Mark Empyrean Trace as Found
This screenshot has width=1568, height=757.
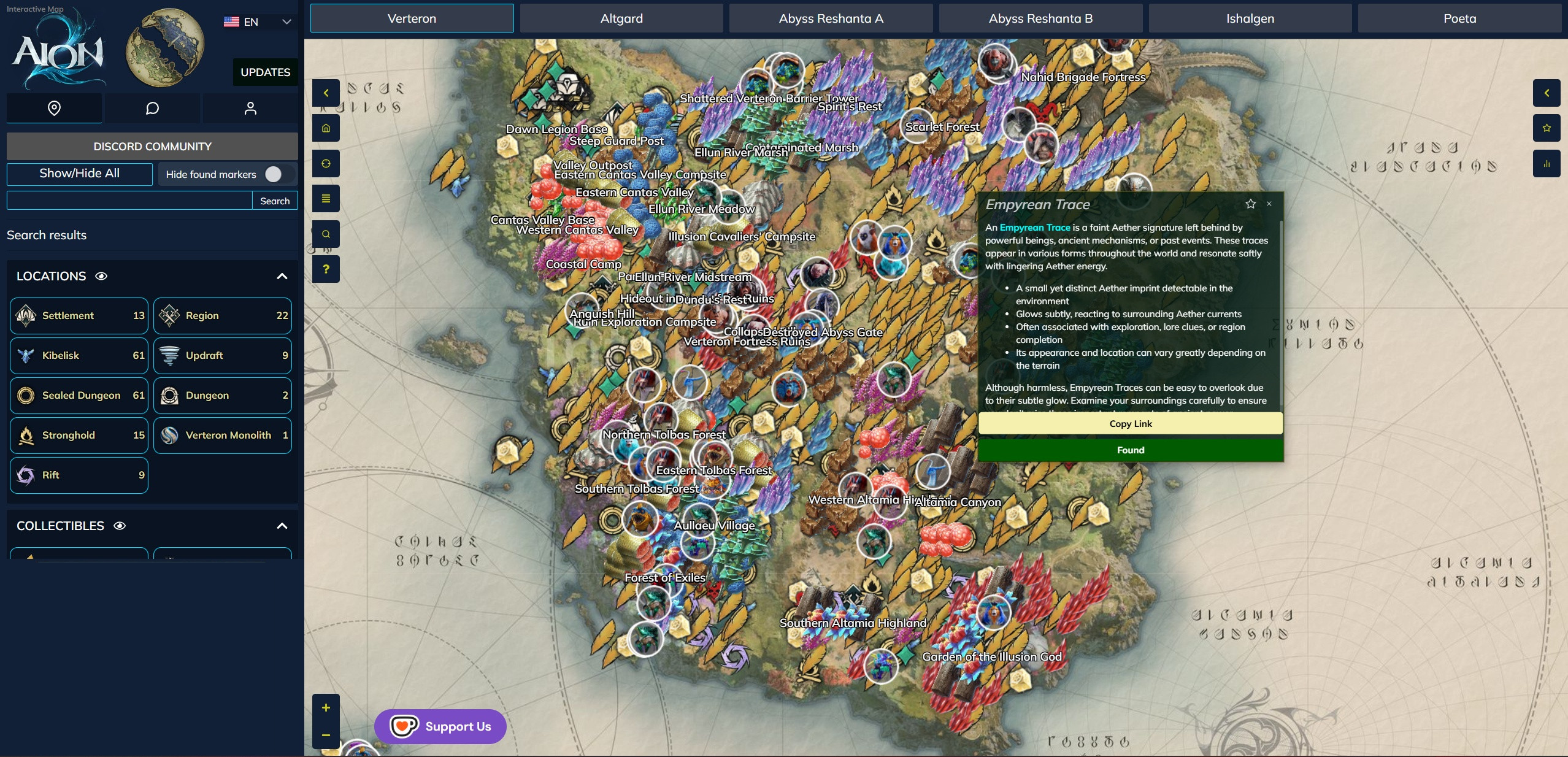point(1130,450)
